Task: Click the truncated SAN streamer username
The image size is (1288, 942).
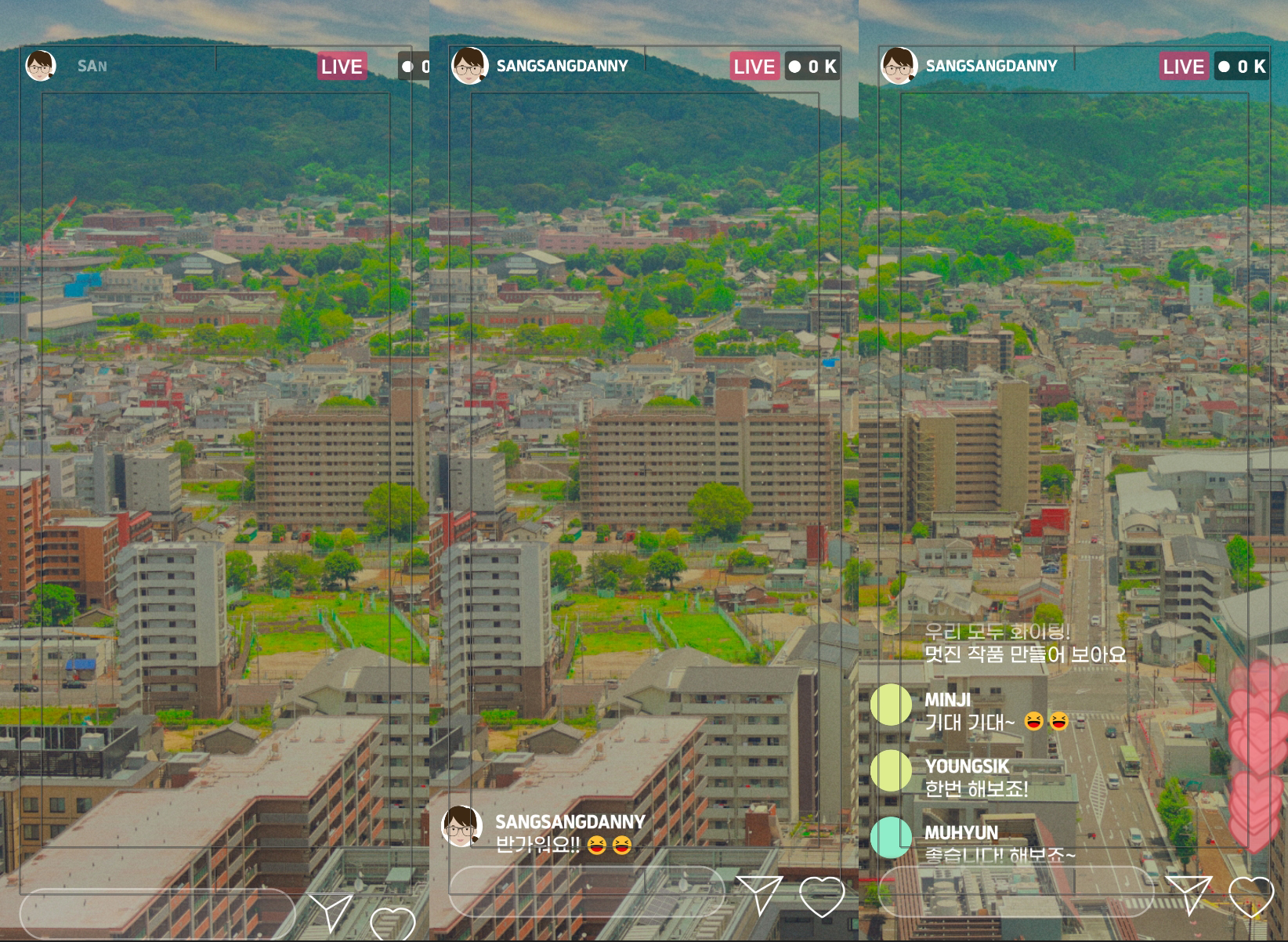Action: 92,66
